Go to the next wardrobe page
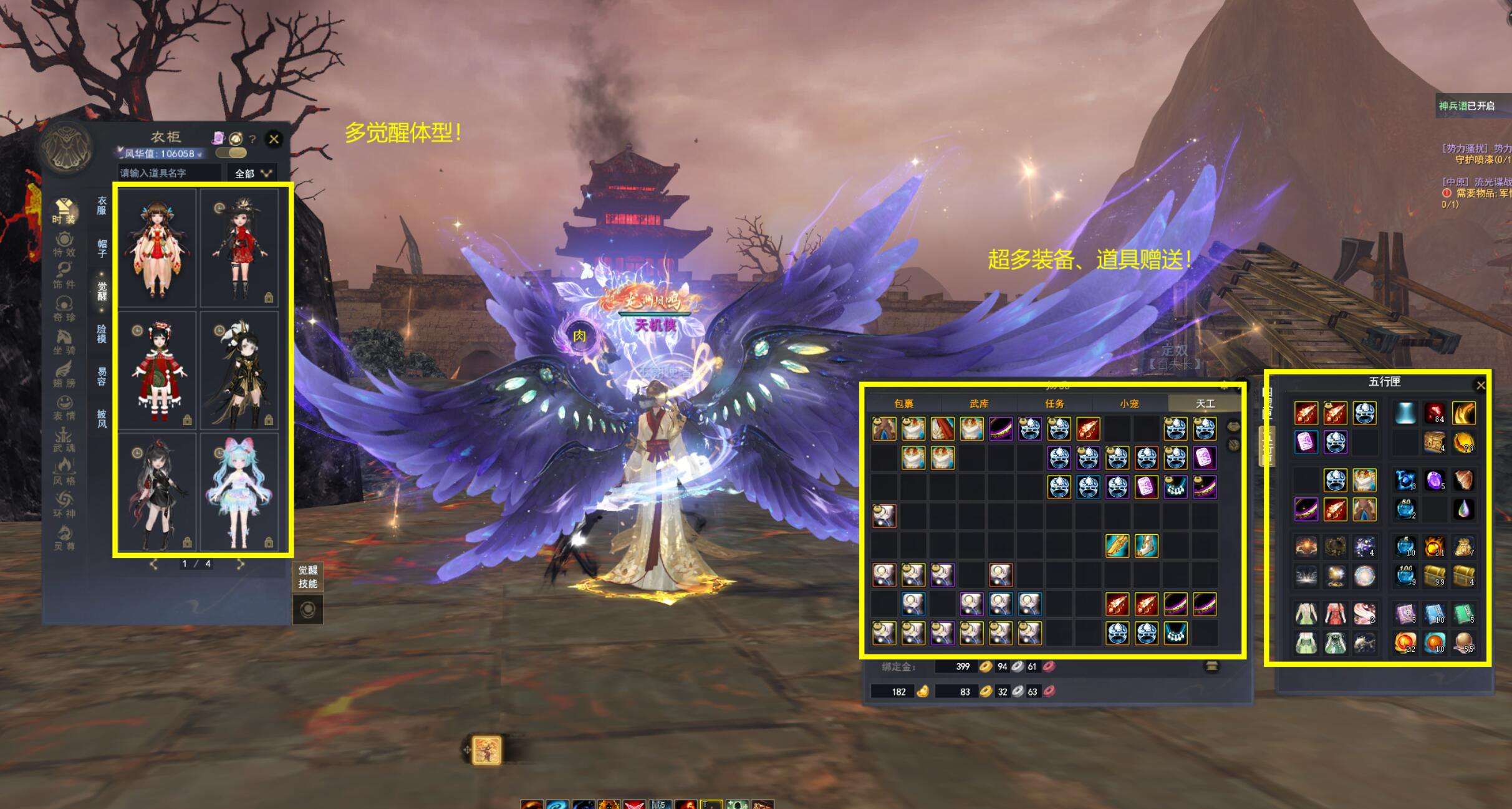Screen dimensions: 1512x809 pos(241,564)
